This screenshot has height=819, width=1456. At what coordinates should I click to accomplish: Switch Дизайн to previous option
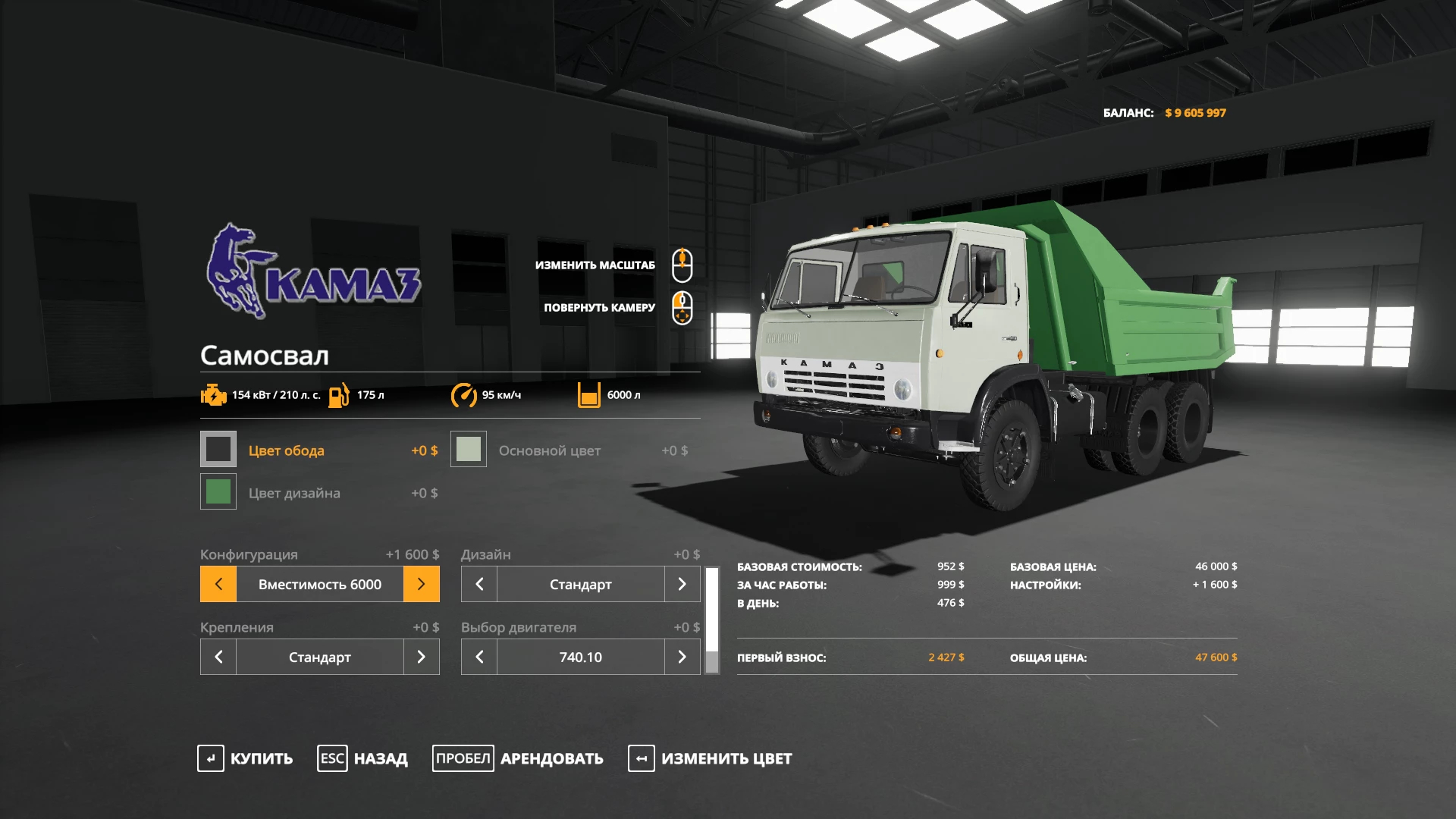tap(479, 584)
